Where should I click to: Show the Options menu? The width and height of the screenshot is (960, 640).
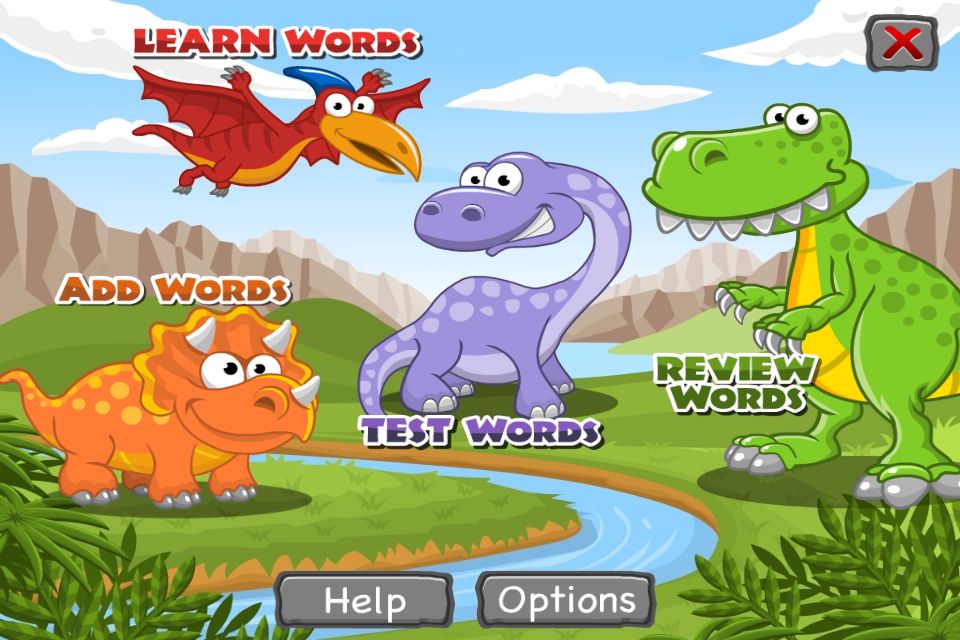[x=566, y=600]
